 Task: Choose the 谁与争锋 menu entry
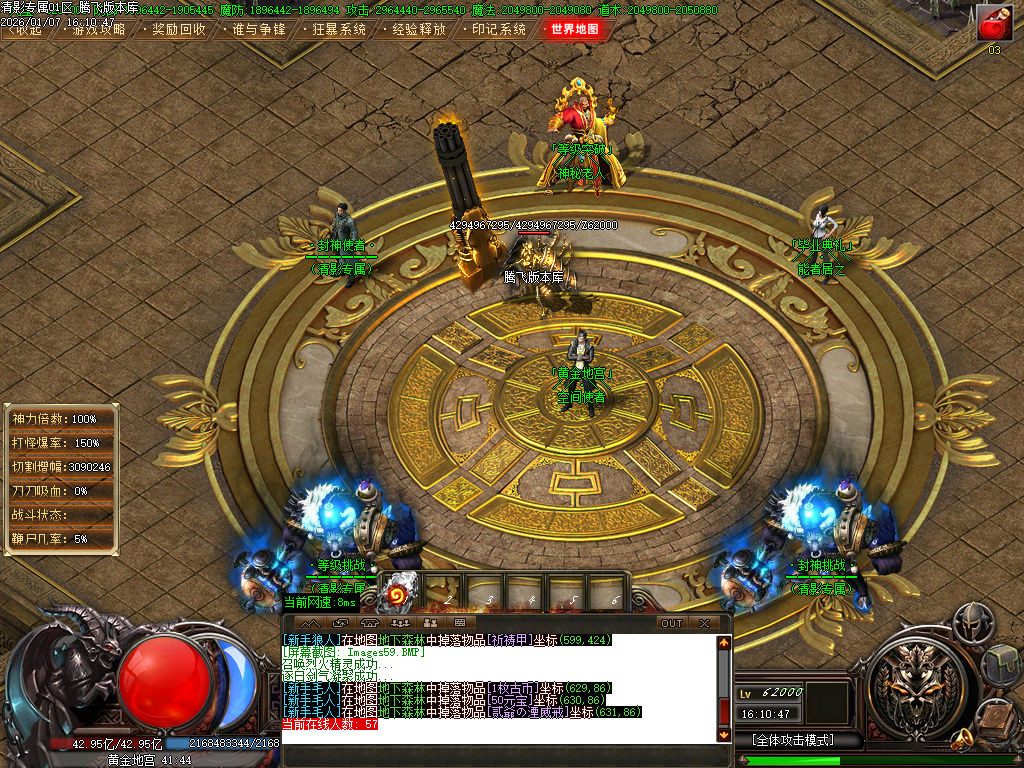point(258,29)
